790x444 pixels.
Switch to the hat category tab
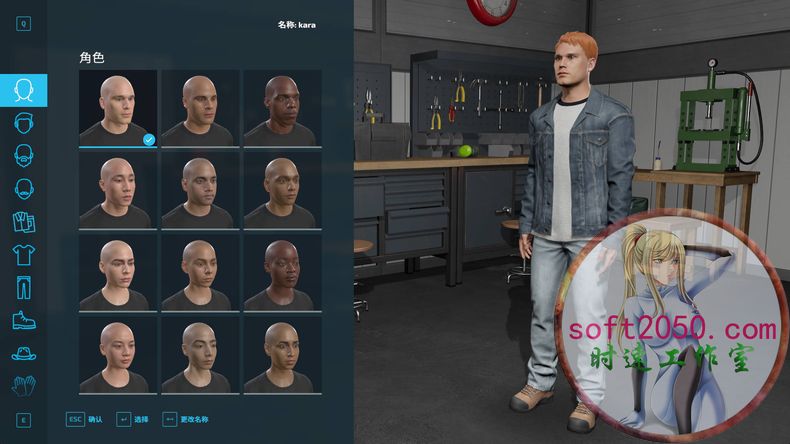pos(24,352)
